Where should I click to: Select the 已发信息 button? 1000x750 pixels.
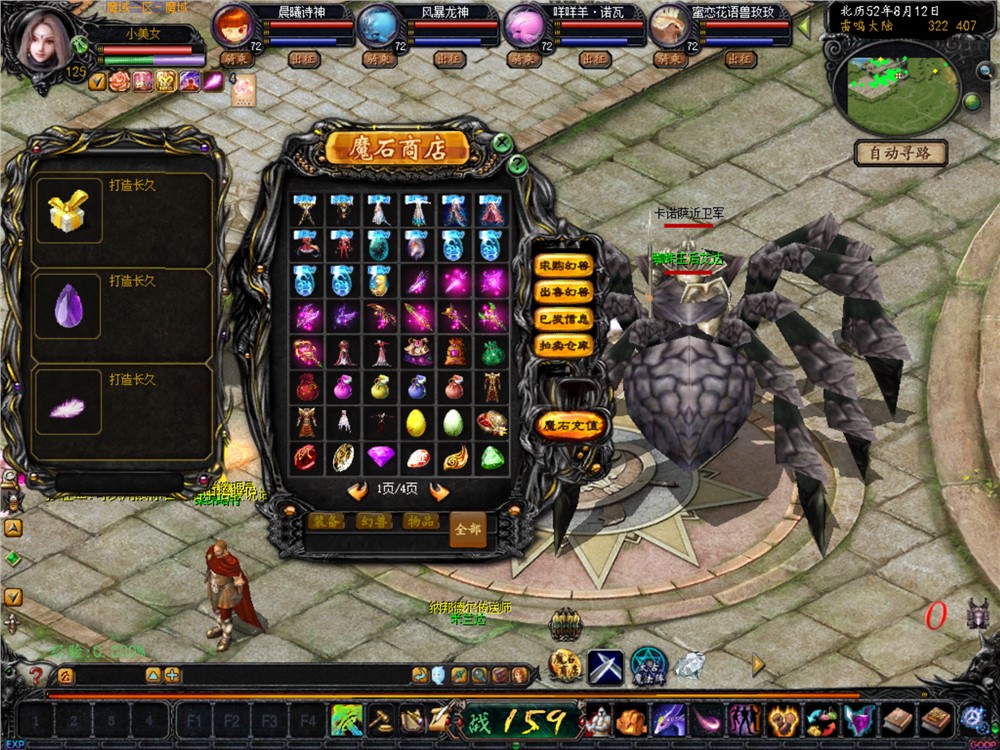[565, 319]
